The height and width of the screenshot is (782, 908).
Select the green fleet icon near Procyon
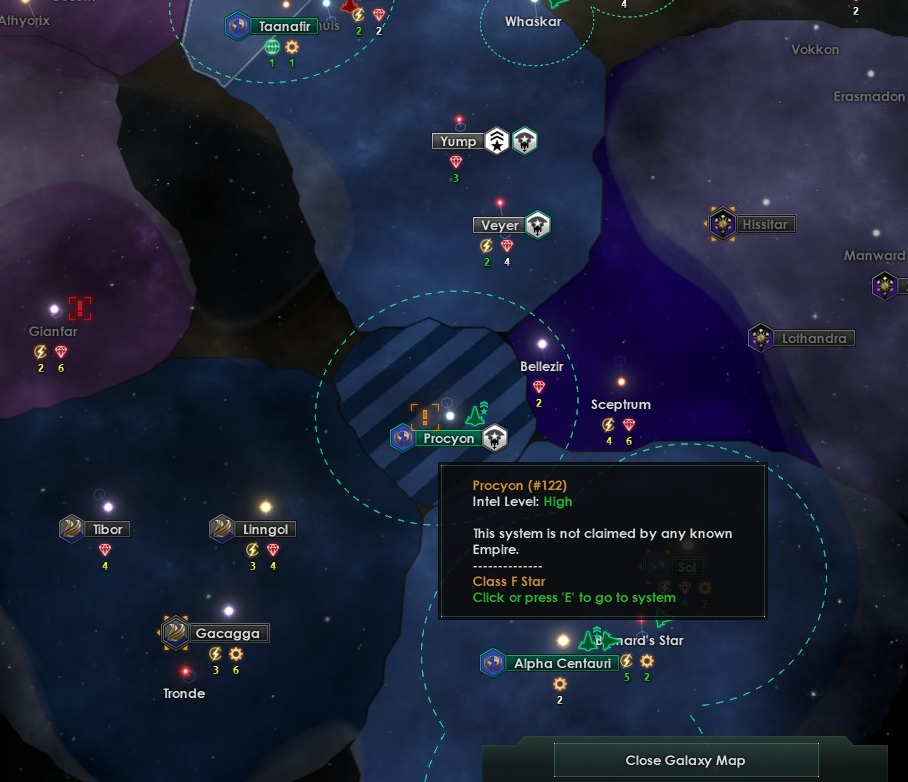477,413
